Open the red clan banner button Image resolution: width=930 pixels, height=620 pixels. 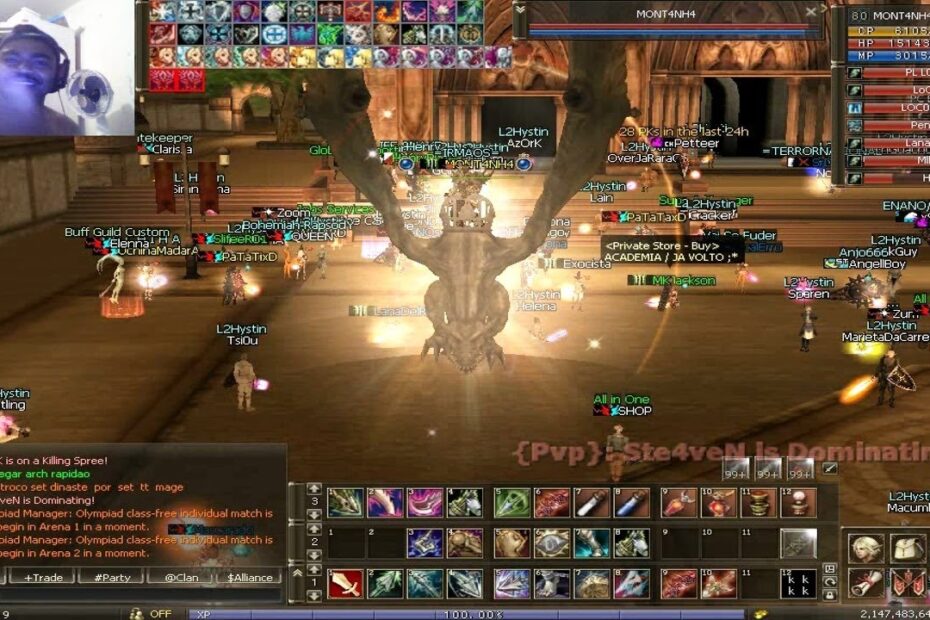point(907,583)
